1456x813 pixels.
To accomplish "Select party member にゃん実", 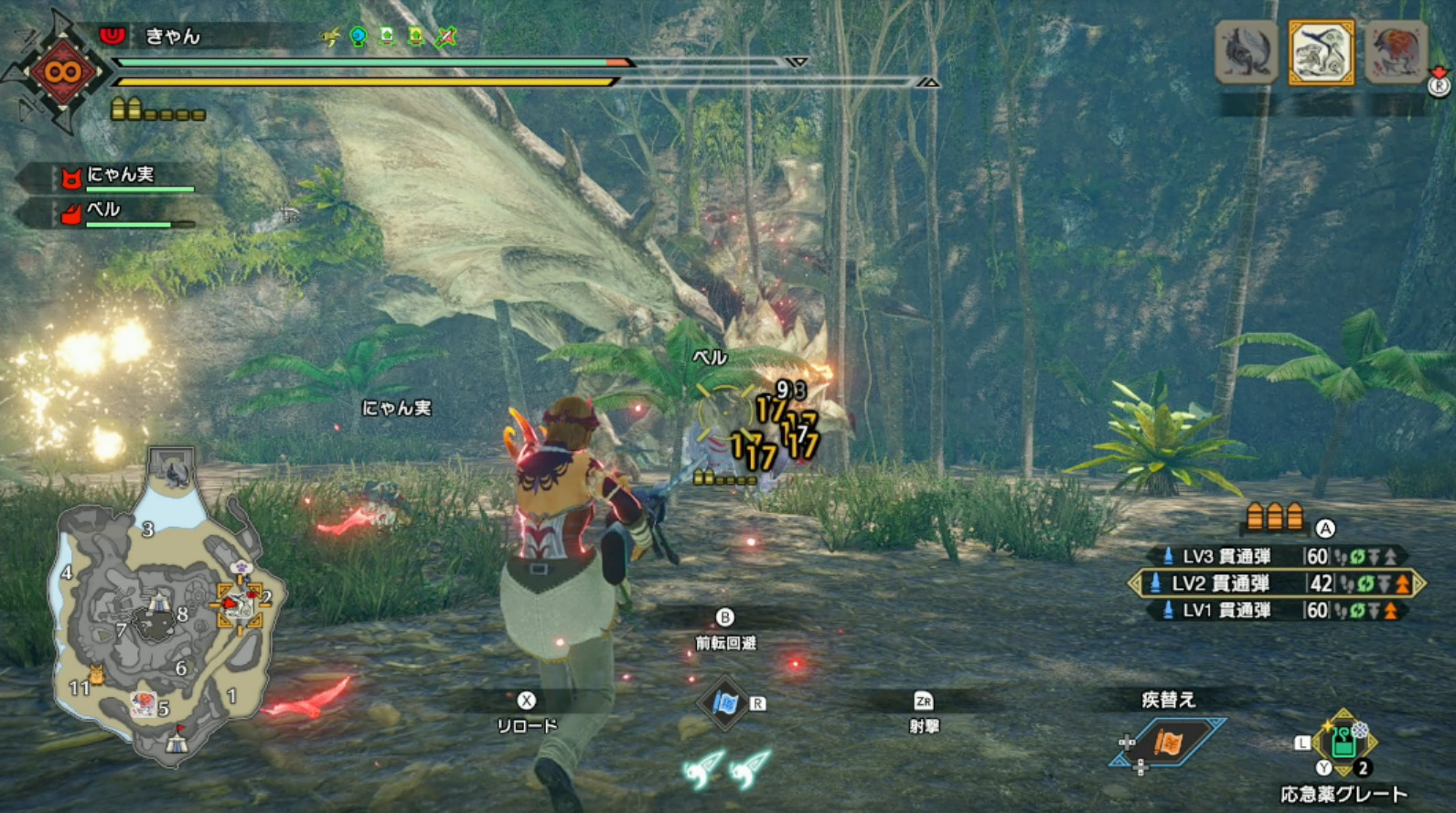I will click(x=119, y=175).
